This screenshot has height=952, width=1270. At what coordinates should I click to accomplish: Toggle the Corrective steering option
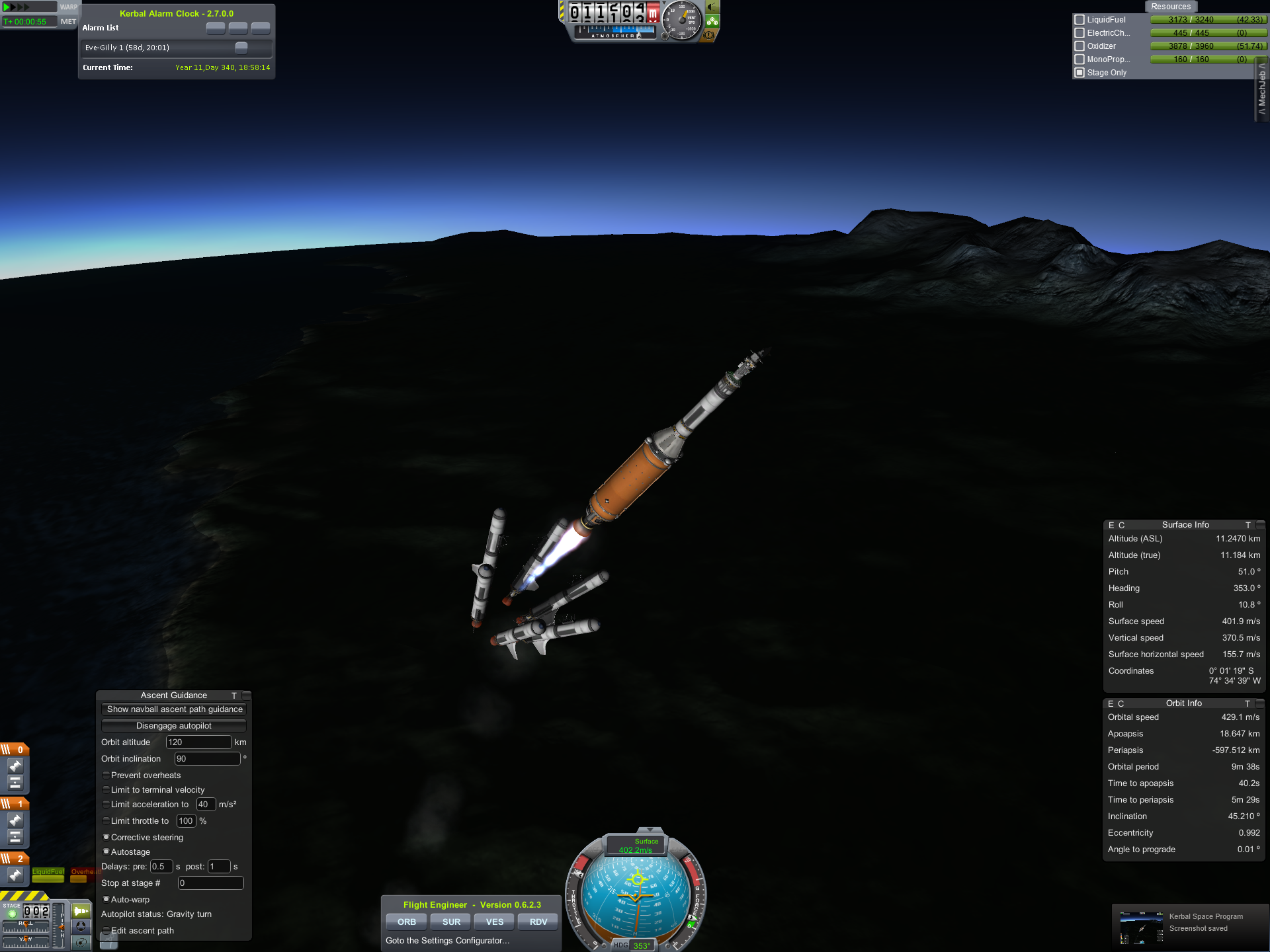pyautogui.click(x=106, y=837)
